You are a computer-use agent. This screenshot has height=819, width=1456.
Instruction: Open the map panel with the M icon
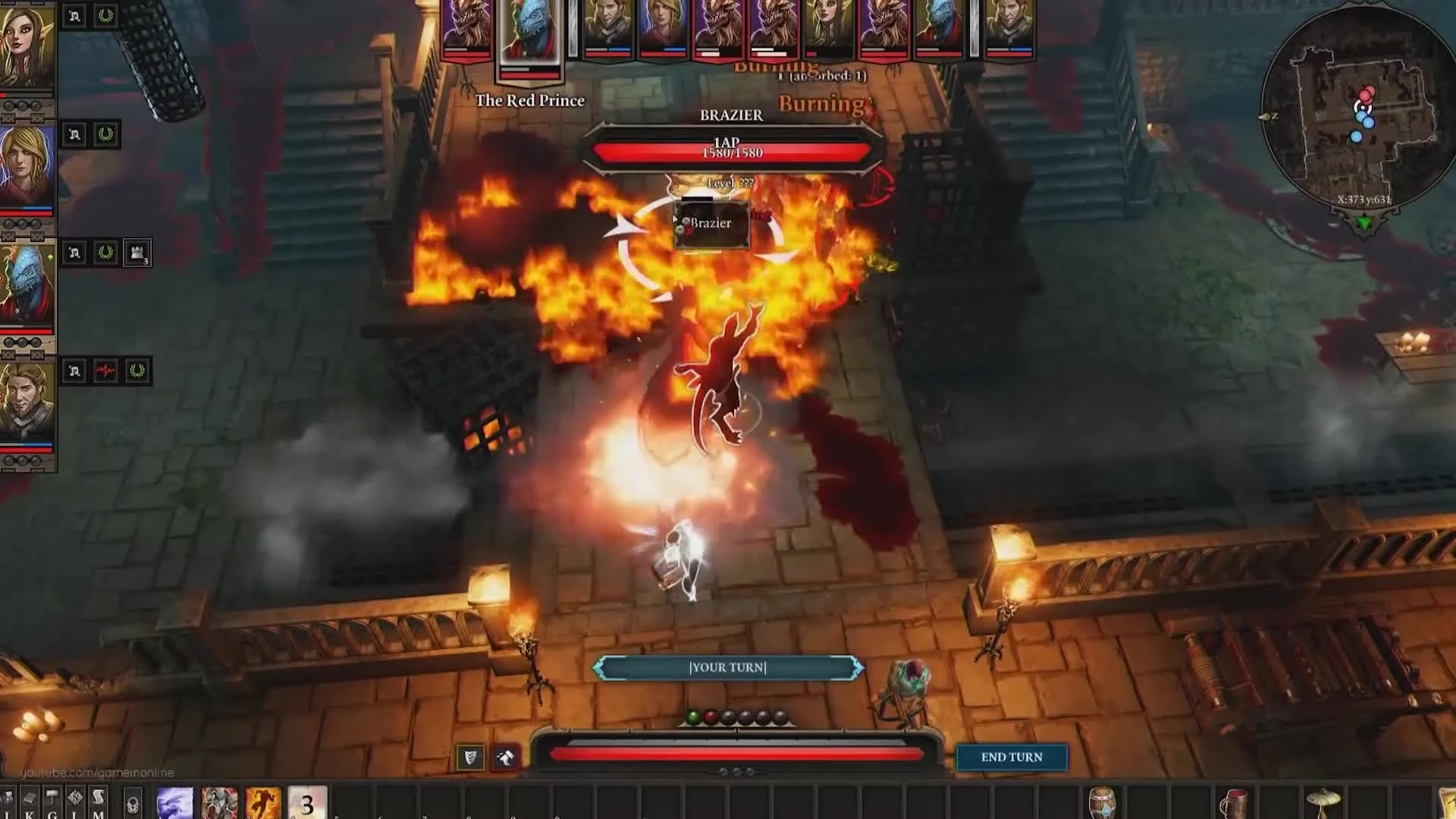pos(96,800)
